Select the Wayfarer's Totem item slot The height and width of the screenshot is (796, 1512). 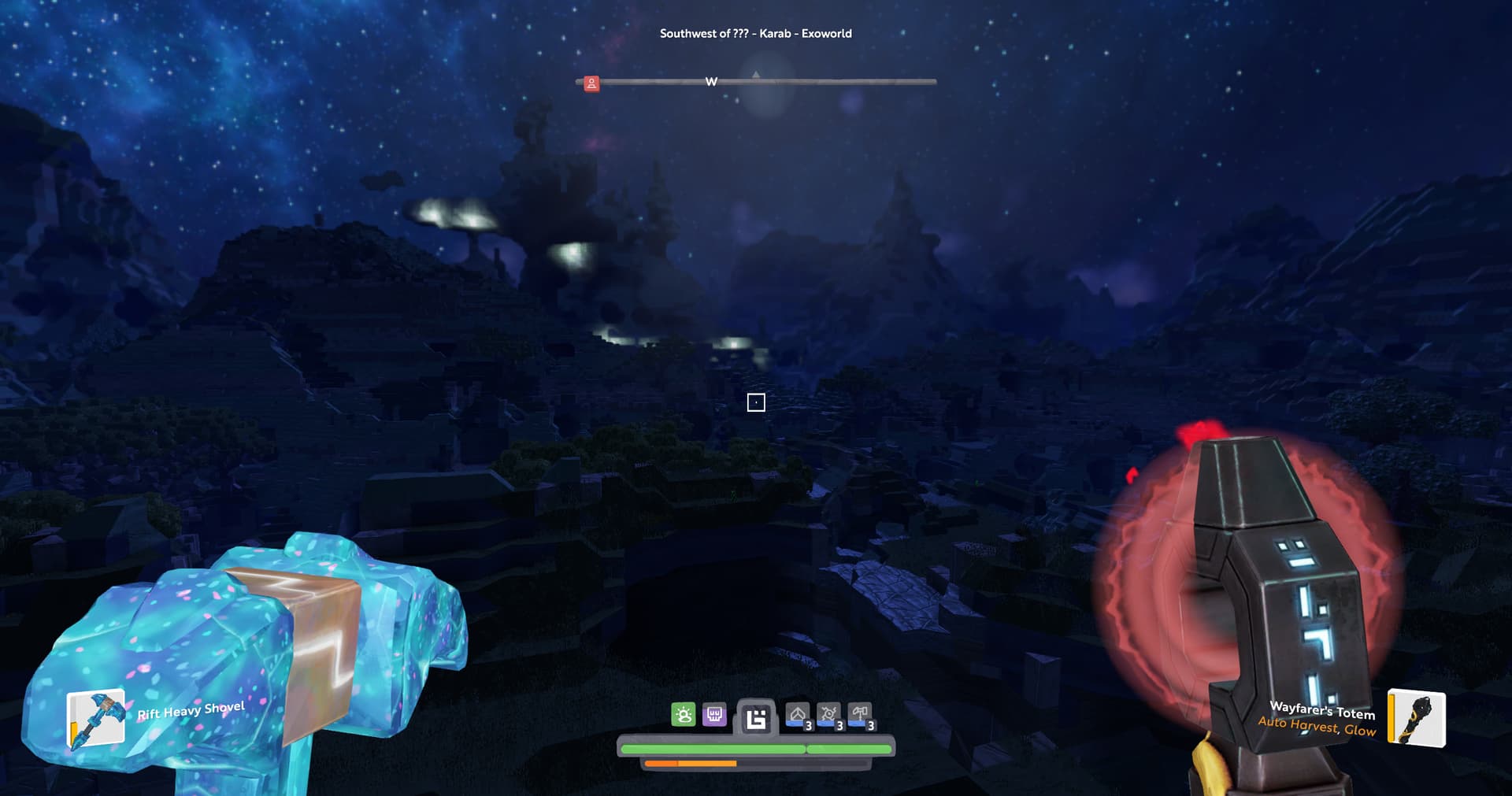[x=1416, y=717]
